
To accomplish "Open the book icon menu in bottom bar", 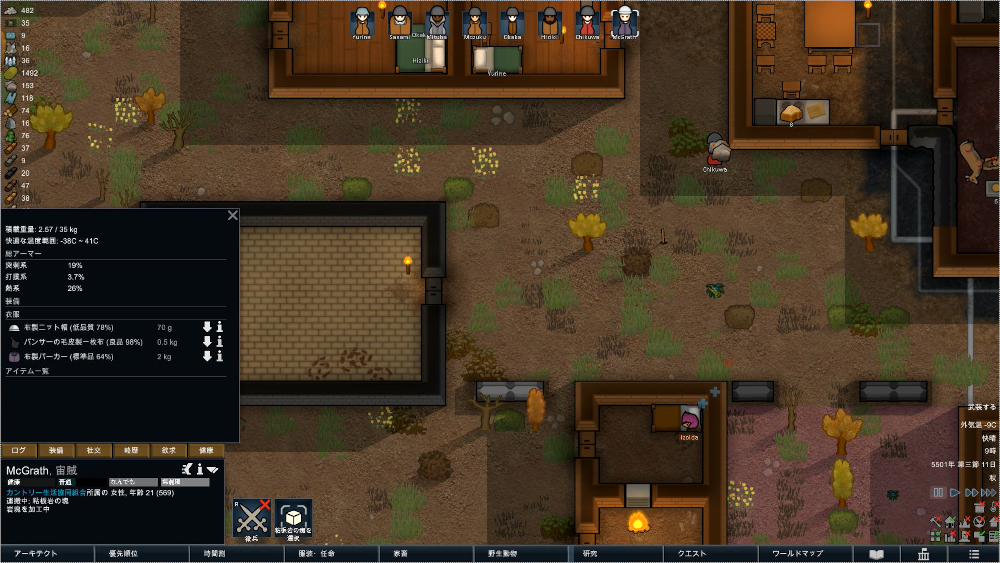I will pyautogui.click(x=876, y=553).
